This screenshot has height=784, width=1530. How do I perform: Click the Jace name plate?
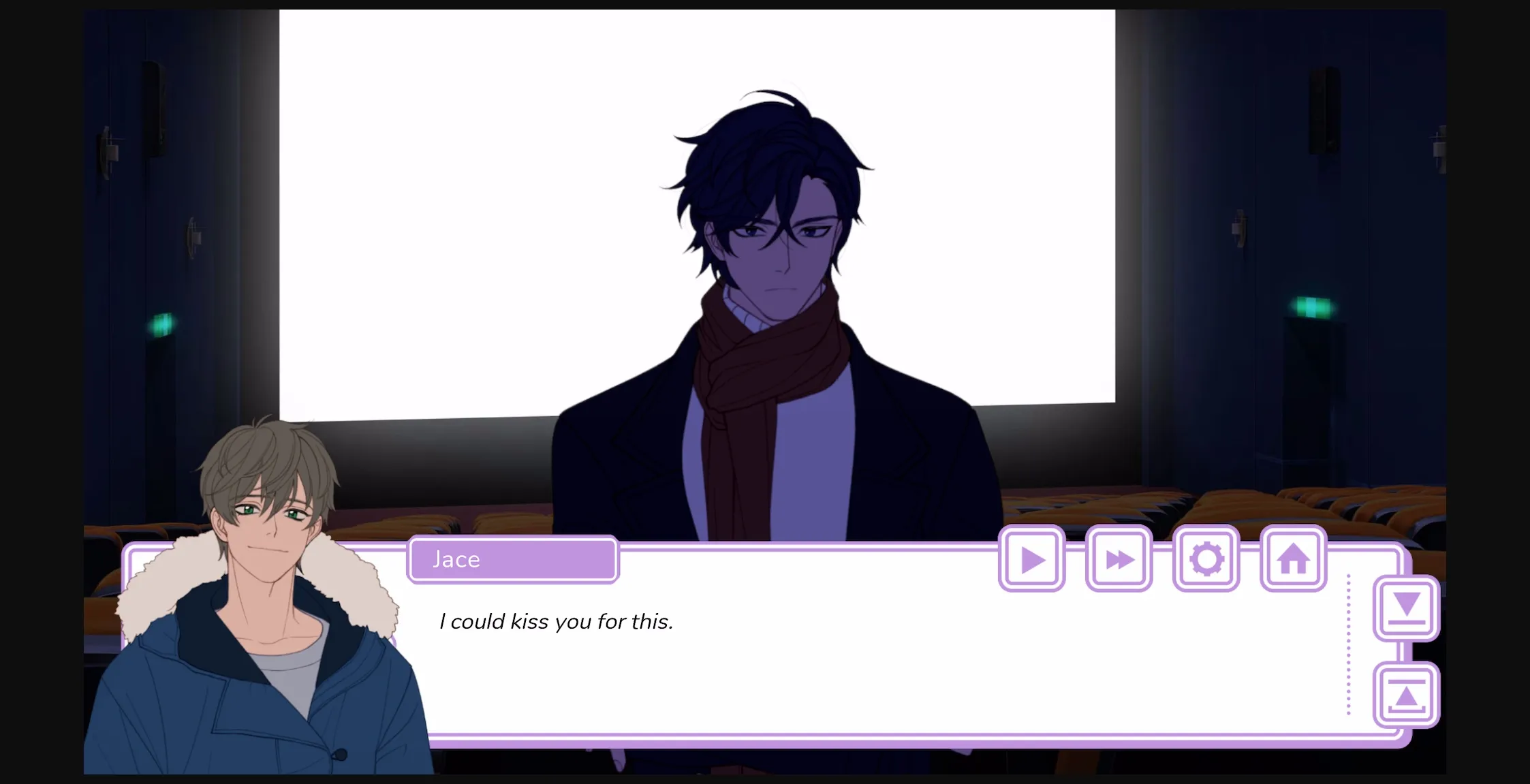coord(512,559)
